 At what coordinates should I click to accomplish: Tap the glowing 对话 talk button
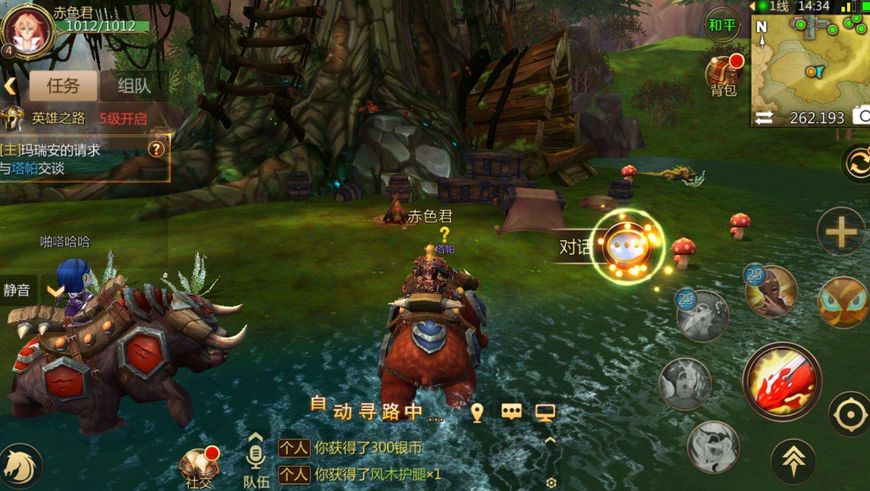[627, 246]
